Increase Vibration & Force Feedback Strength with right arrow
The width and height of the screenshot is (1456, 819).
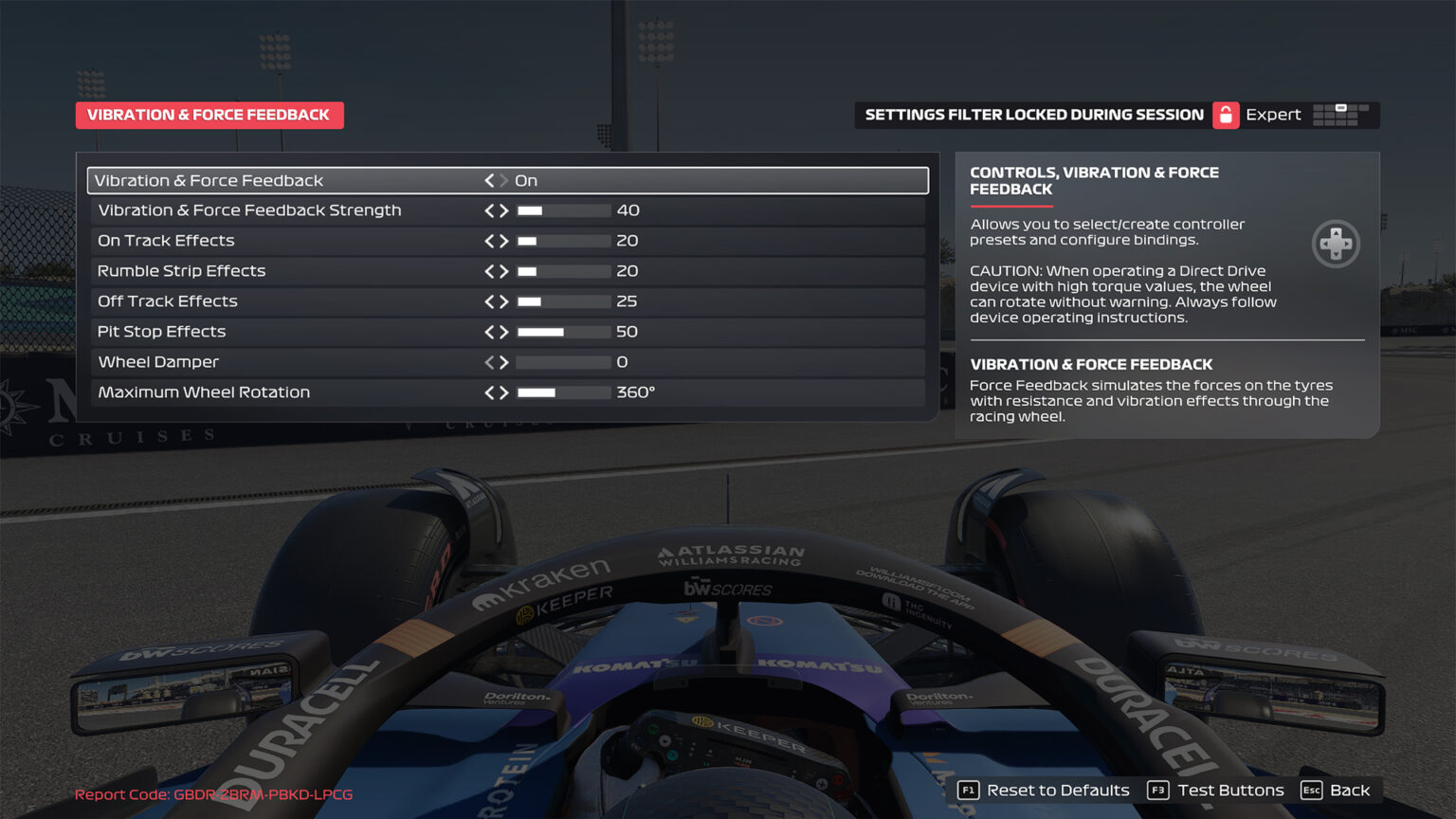[505, 210]
